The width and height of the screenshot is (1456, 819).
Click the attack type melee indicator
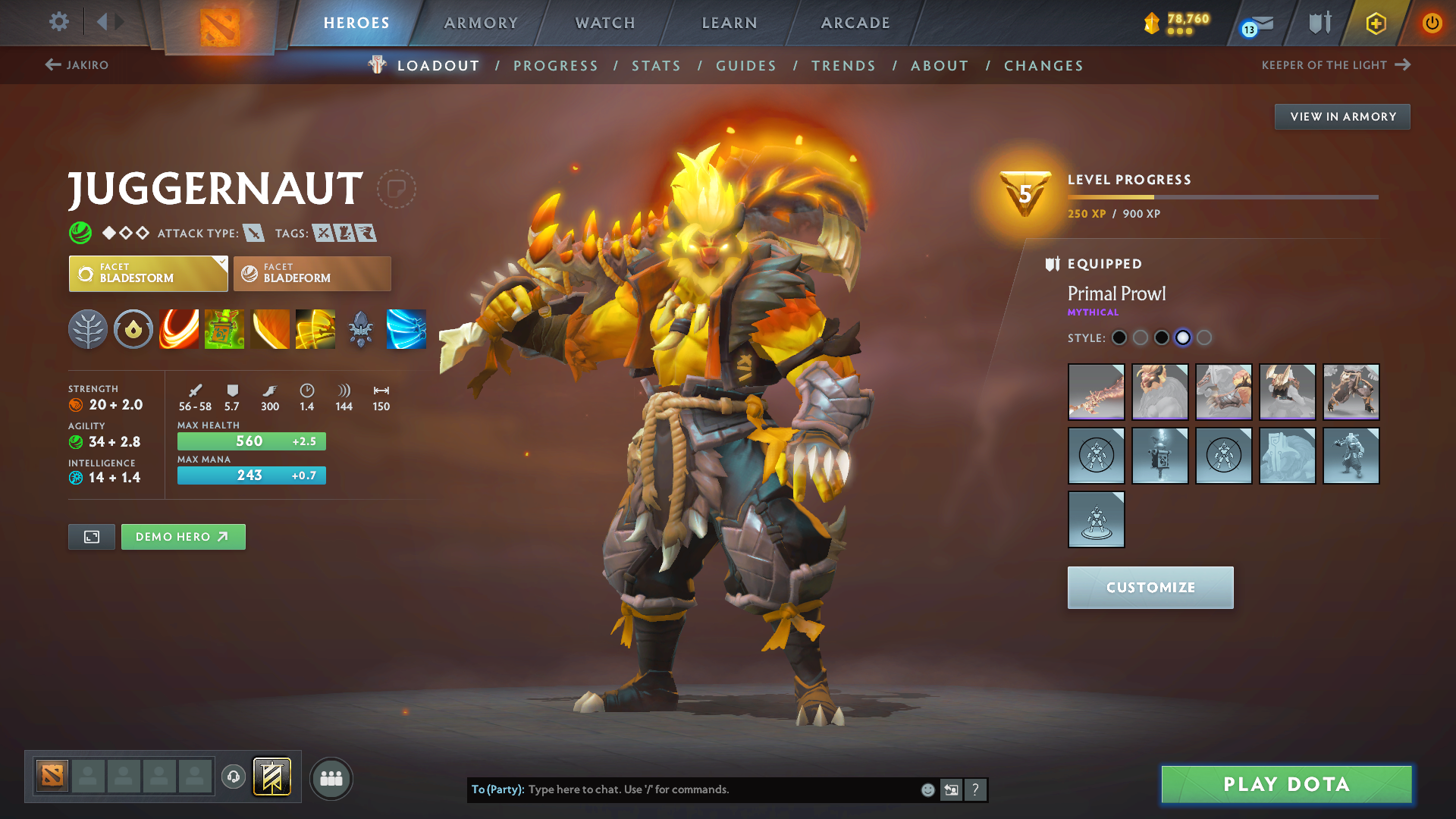tap(256, 234)
